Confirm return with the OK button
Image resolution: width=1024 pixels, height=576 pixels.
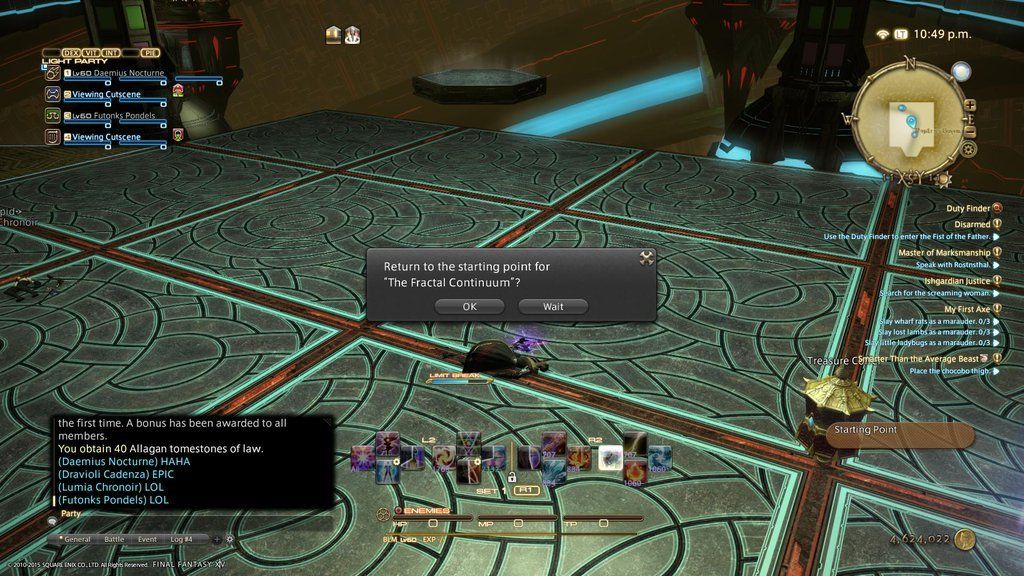coord(469,307)
